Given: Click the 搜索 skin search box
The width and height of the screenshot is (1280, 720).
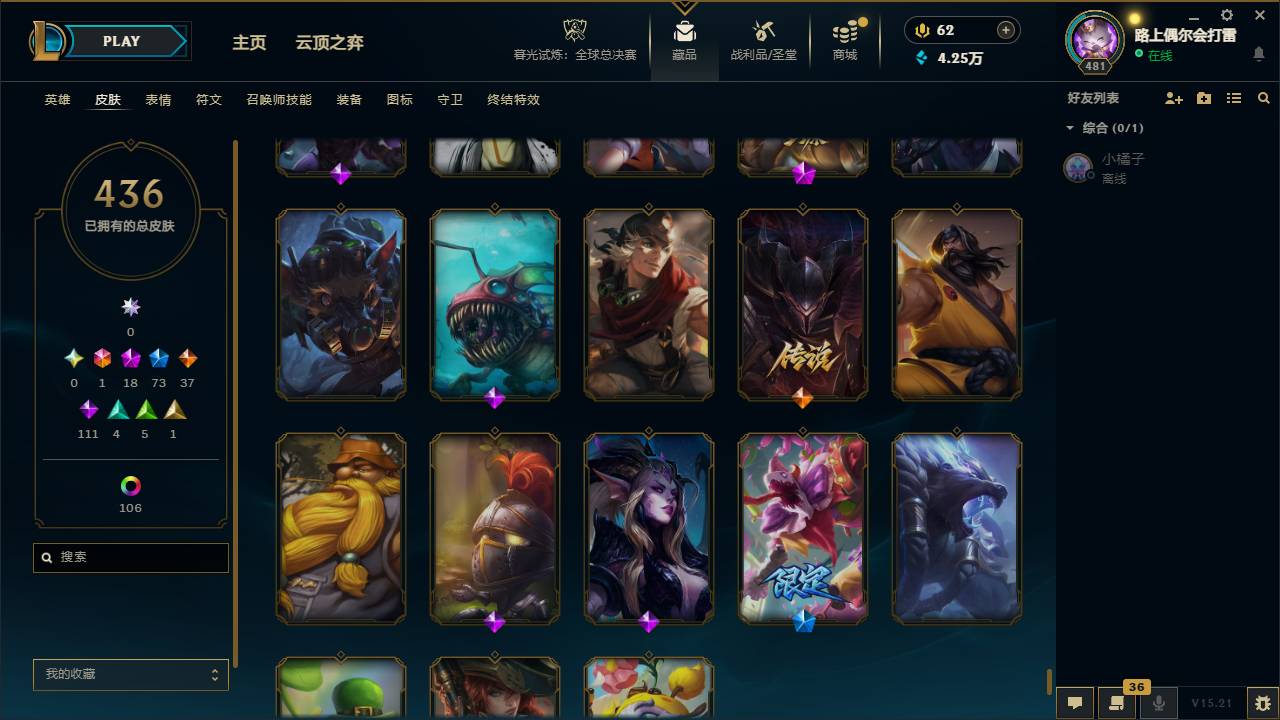Looking at the screenshot, I should point(130,557).
